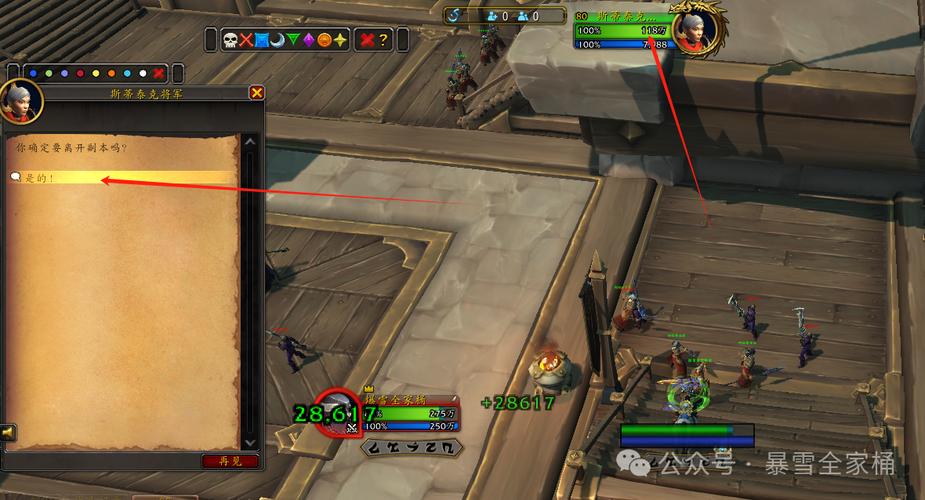Toggle the speaker icon beside the dialogue

pyautogui.click(x=8, y=432)
